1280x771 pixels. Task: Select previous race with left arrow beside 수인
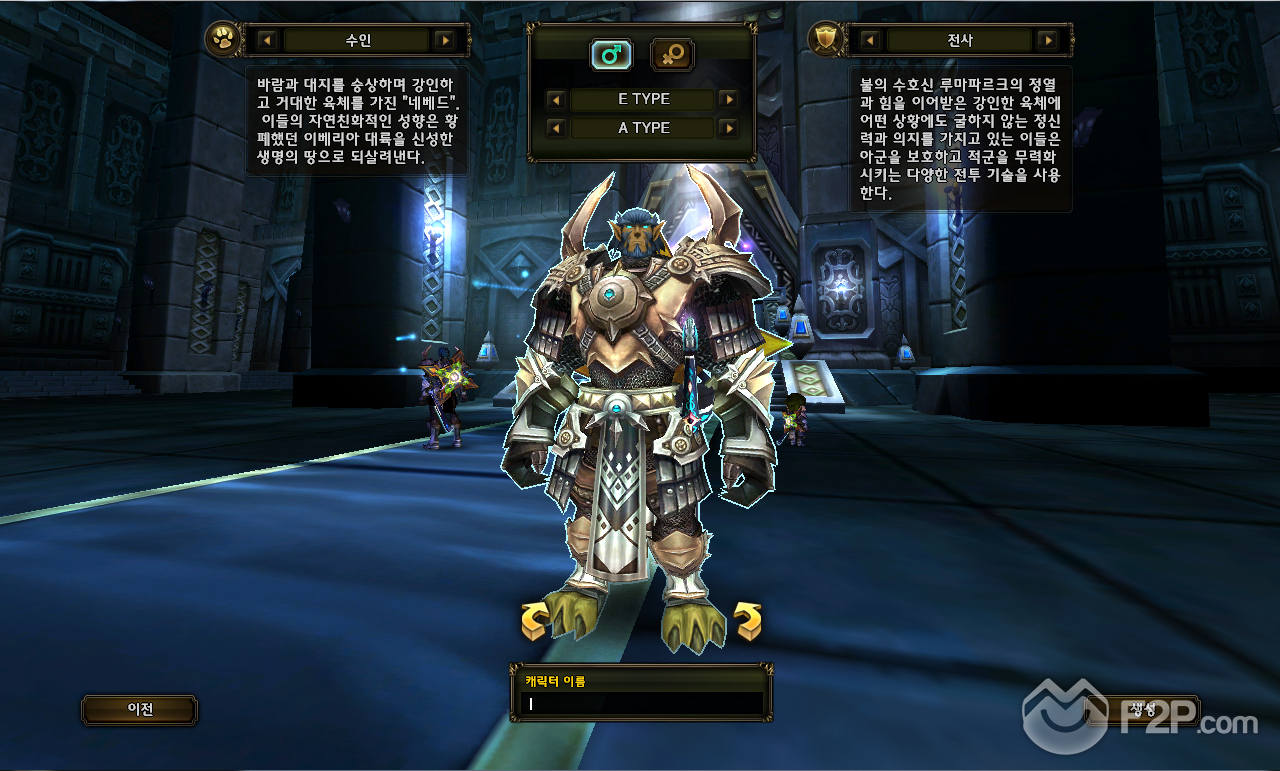[267, 41]
